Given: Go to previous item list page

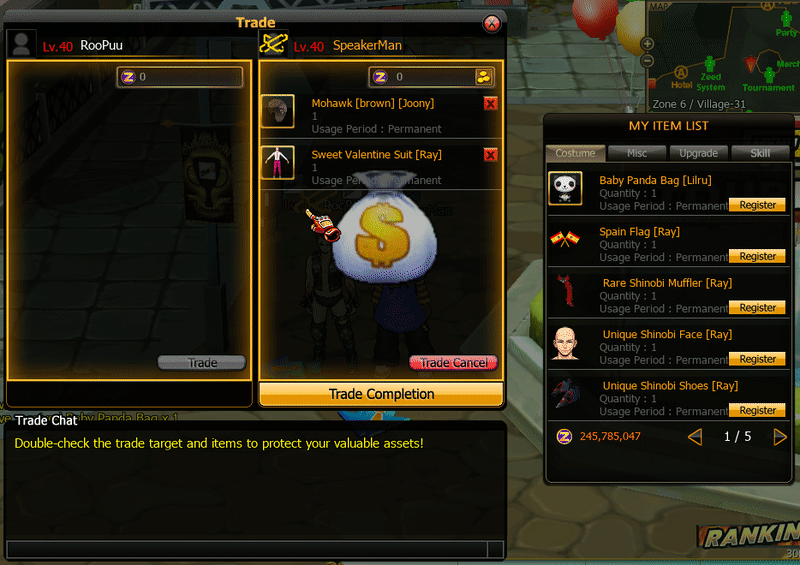Looking at the screenshot, I should click(696, 437).
